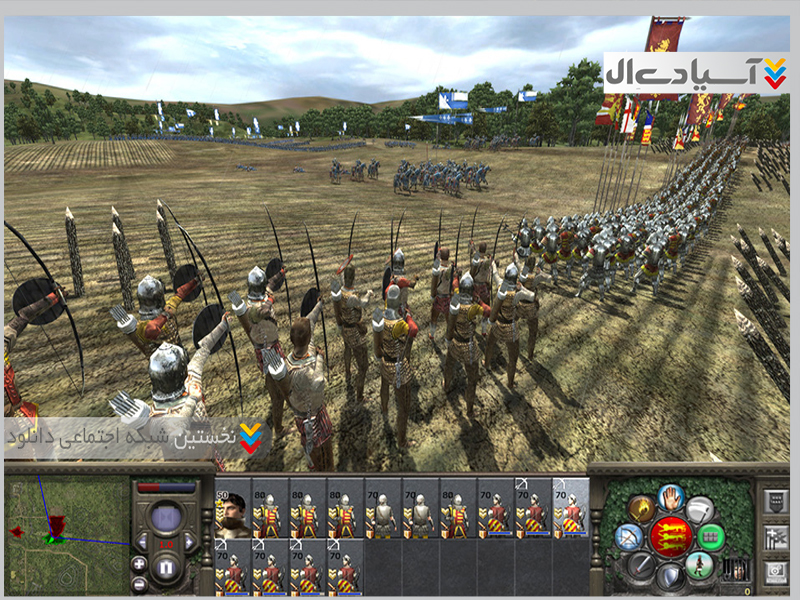Activate the halt order hand icon
The height and width of the screenshot is (600, 800).
(671, 495)
